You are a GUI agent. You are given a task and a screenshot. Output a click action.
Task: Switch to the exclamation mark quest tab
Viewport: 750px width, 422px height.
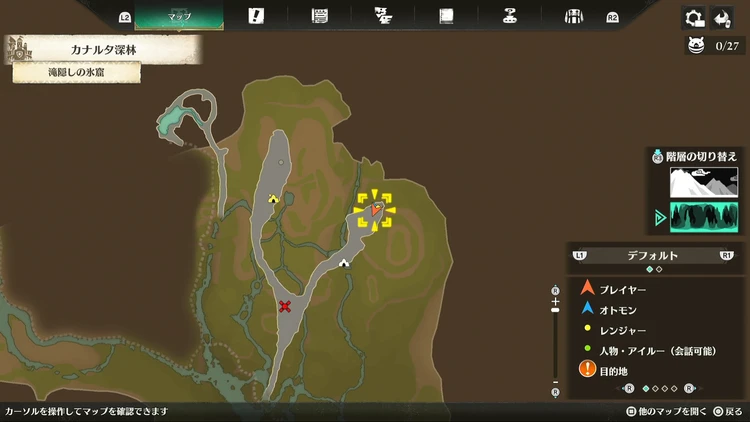[x=256, y=16]
